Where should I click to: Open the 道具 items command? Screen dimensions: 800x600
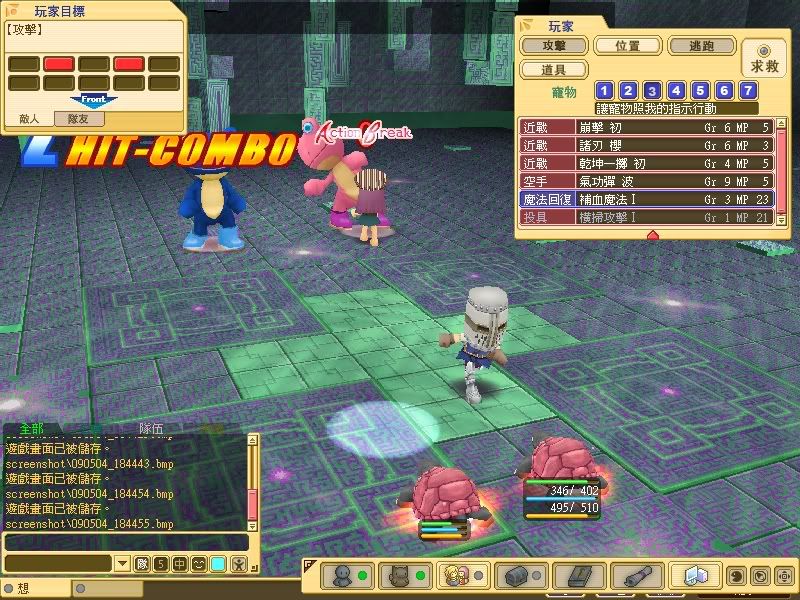click(x=552, y=70)
